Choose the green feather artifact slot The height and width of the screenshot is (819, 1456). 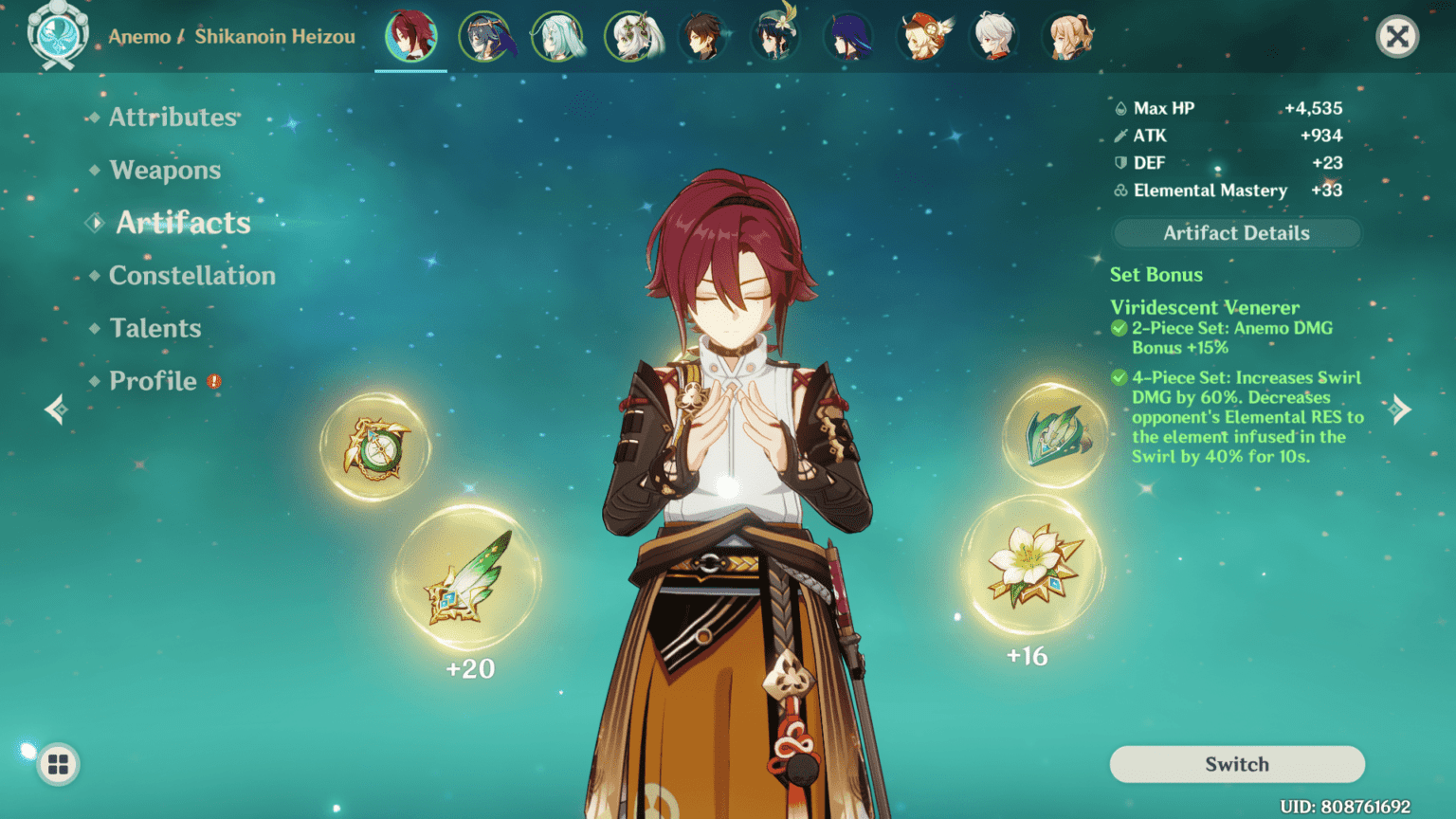[468, 577]
